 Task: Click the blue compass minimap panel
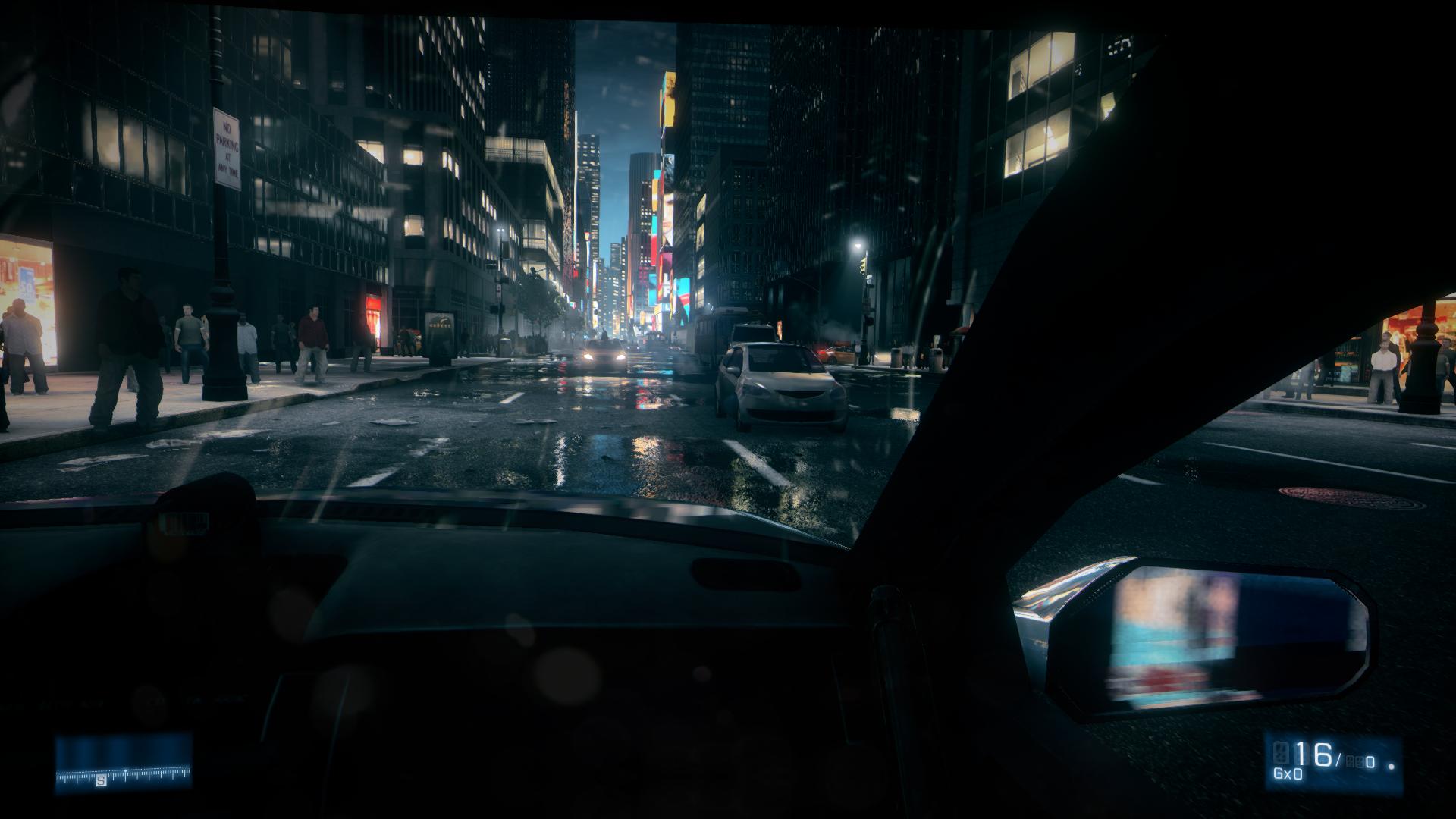tap(123, 763)
